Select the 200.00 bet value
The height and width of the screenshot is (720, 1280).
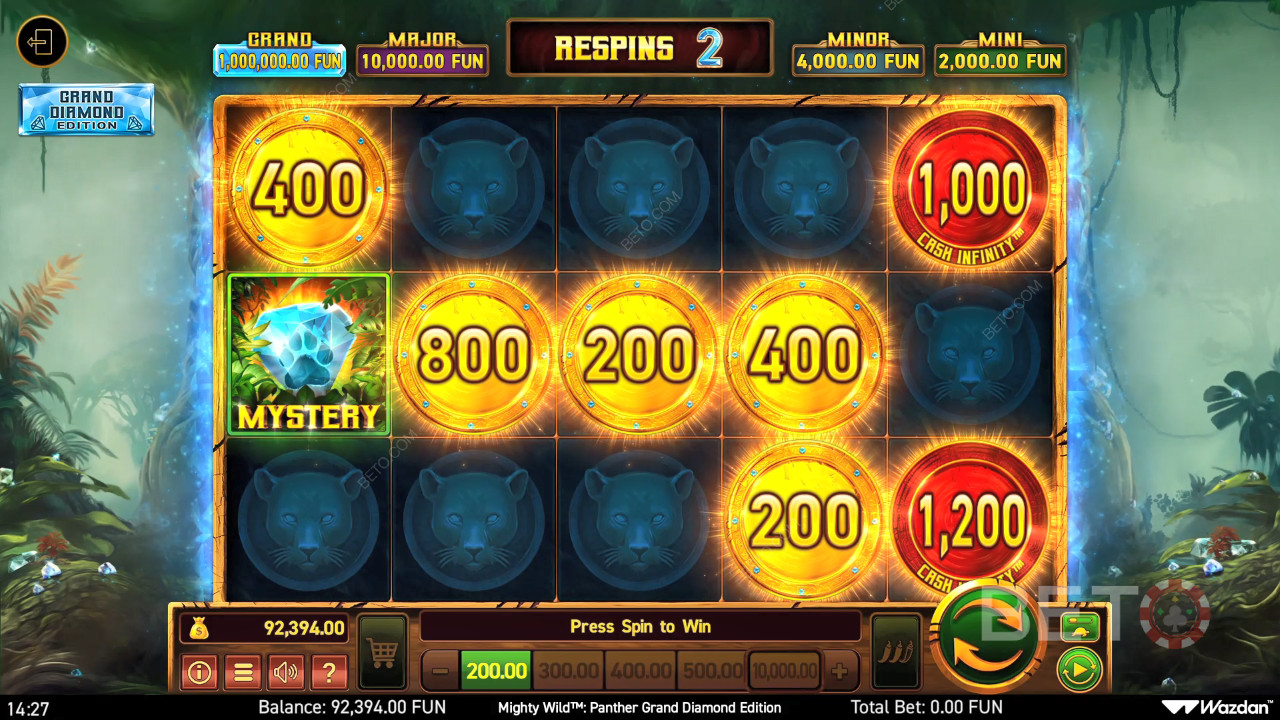[x=496, y=670]
